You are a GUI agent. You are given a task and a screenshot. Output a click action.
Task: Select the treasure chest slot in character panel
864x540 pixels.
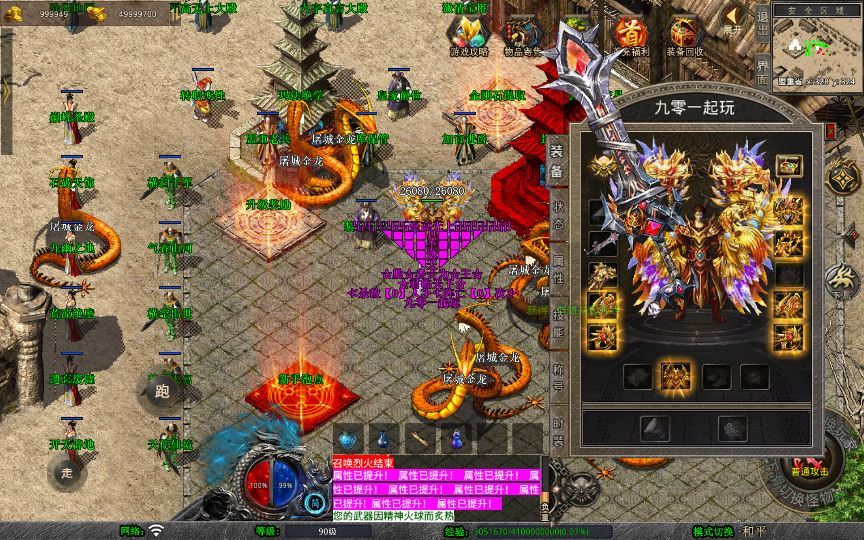pyautogui.click(x=787, y=165)
